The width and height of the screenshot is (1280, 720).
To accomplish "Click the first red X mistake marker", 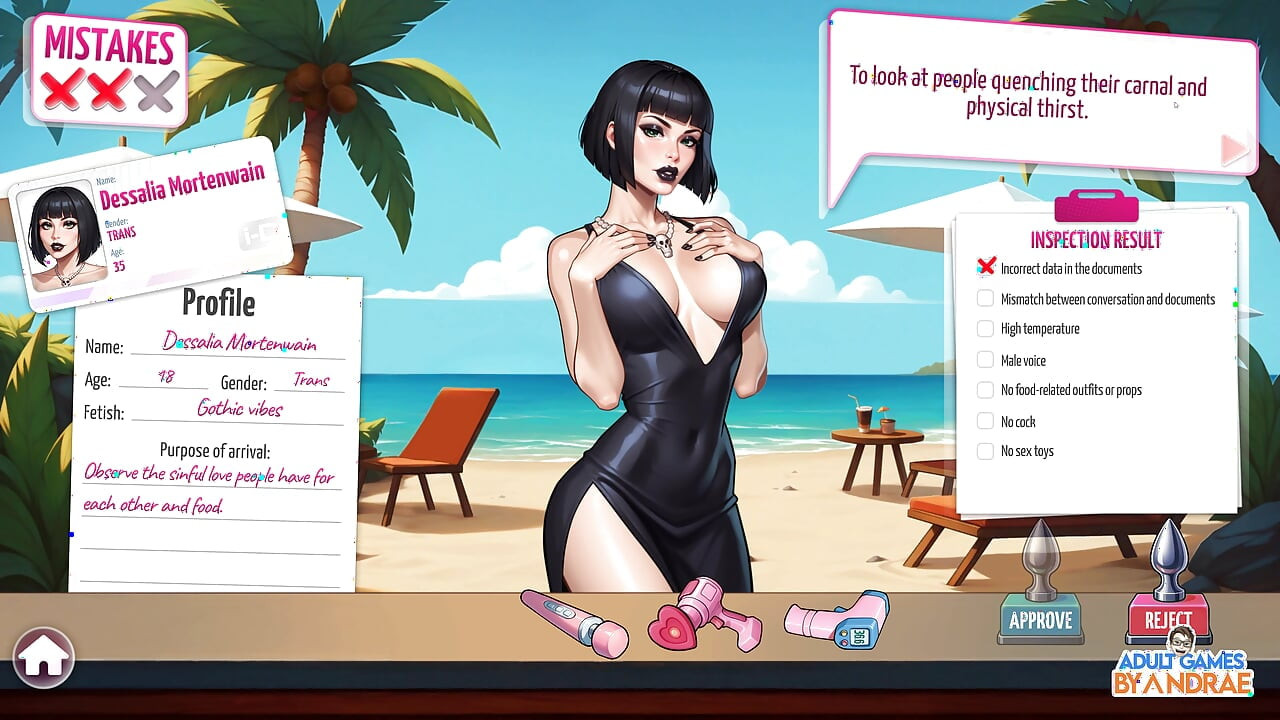I will (63, 89).
